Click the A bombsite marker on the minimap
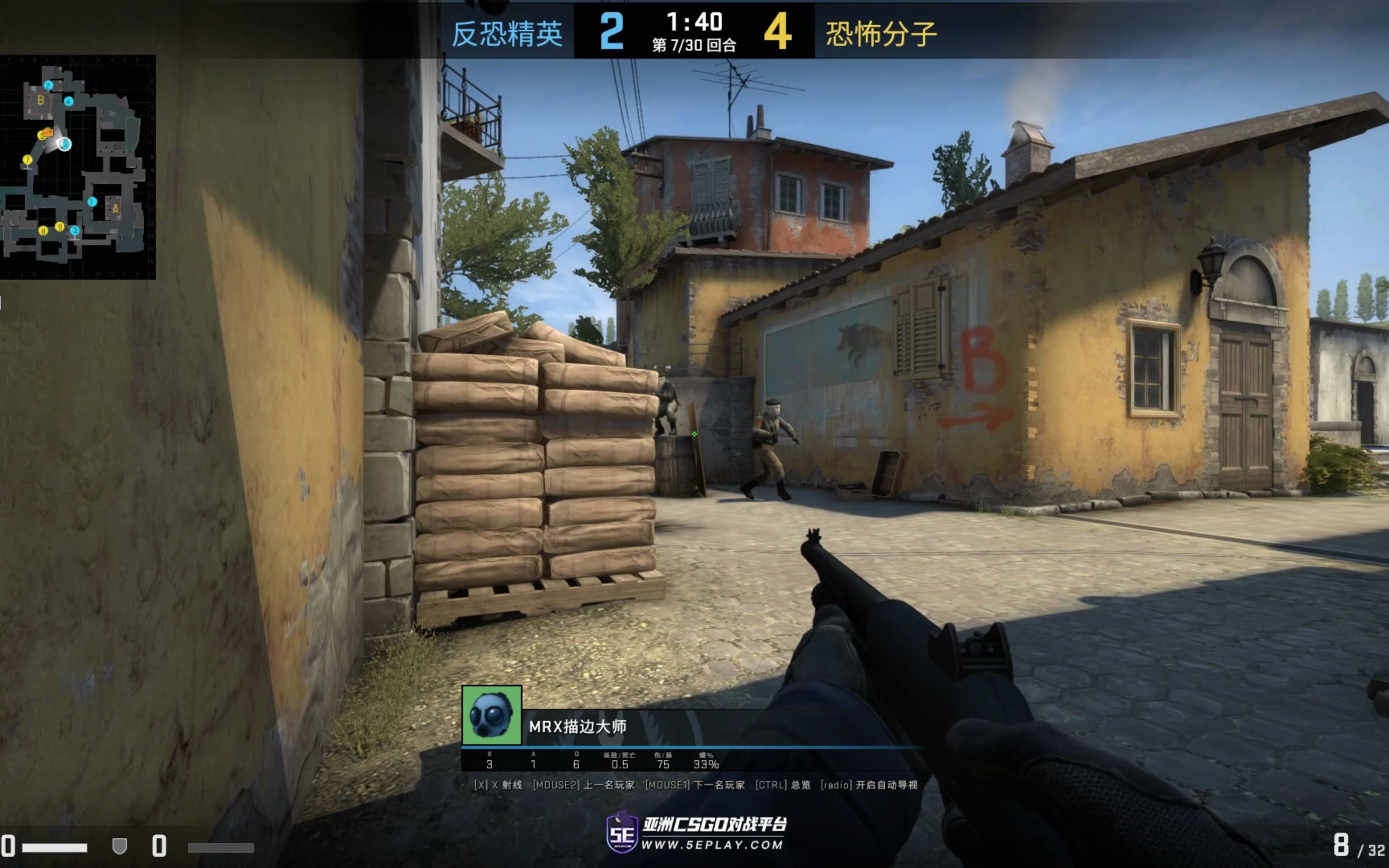Image resolution: width=1389 pixels, height=868 pixels. 115,209
